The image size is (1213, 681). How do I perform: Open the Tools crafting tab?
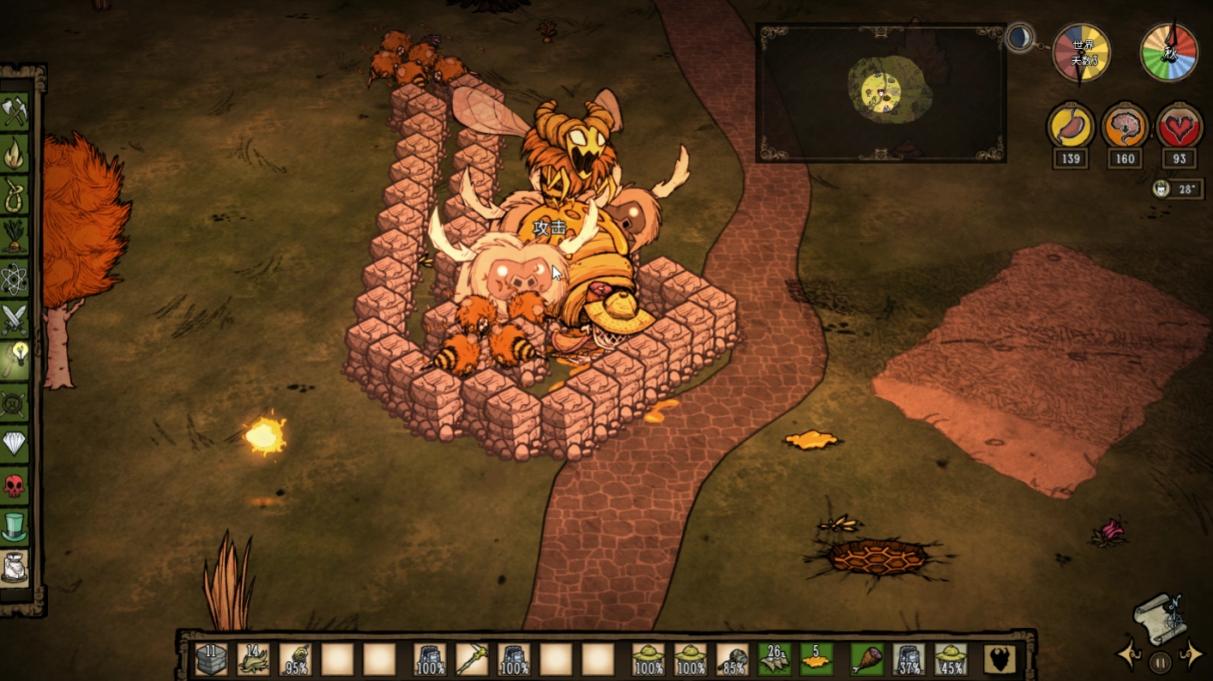tap(14, 111)
